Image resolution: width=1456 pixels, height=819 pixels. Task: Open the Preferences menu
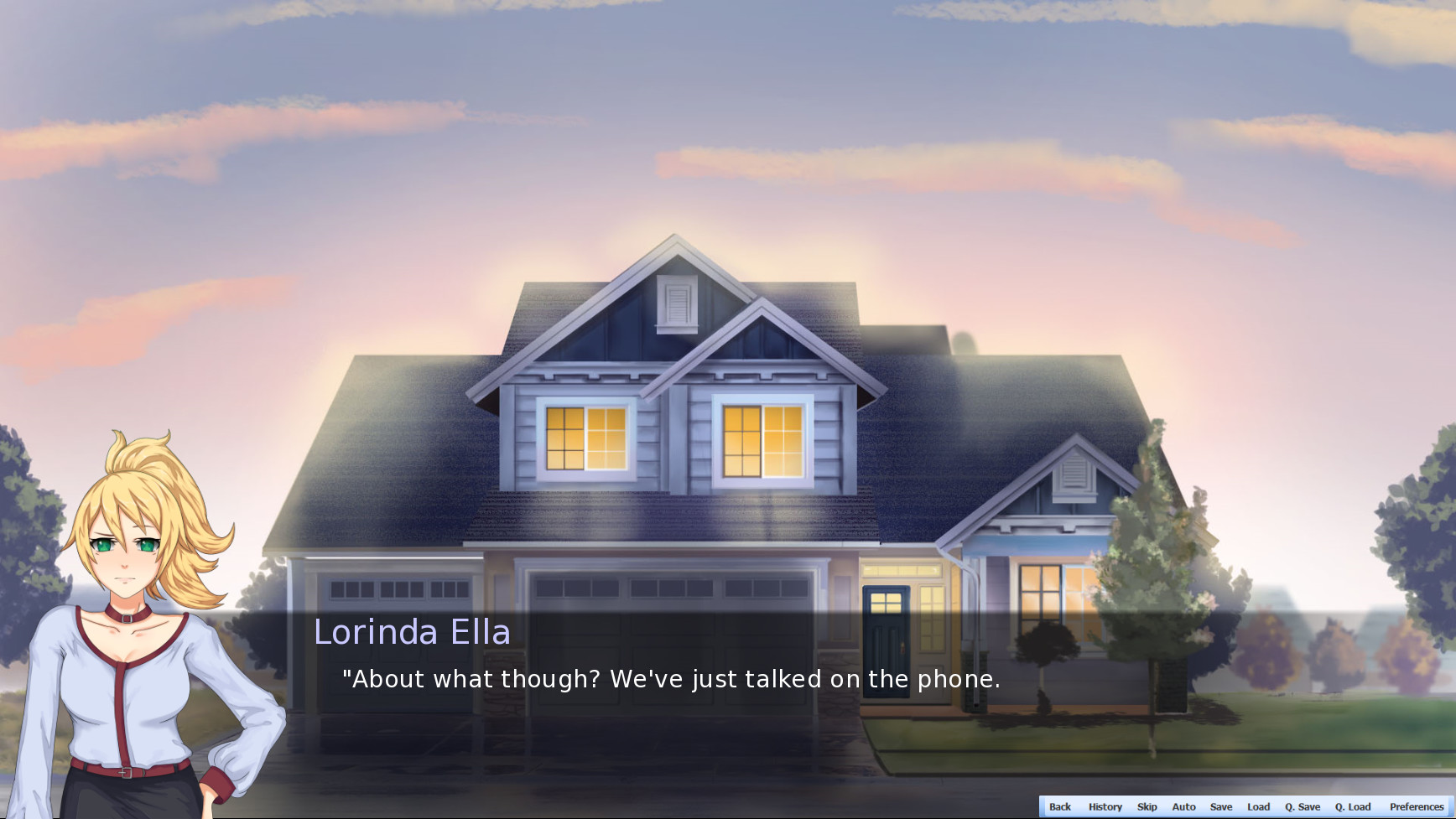click(x=1416, y=806)
